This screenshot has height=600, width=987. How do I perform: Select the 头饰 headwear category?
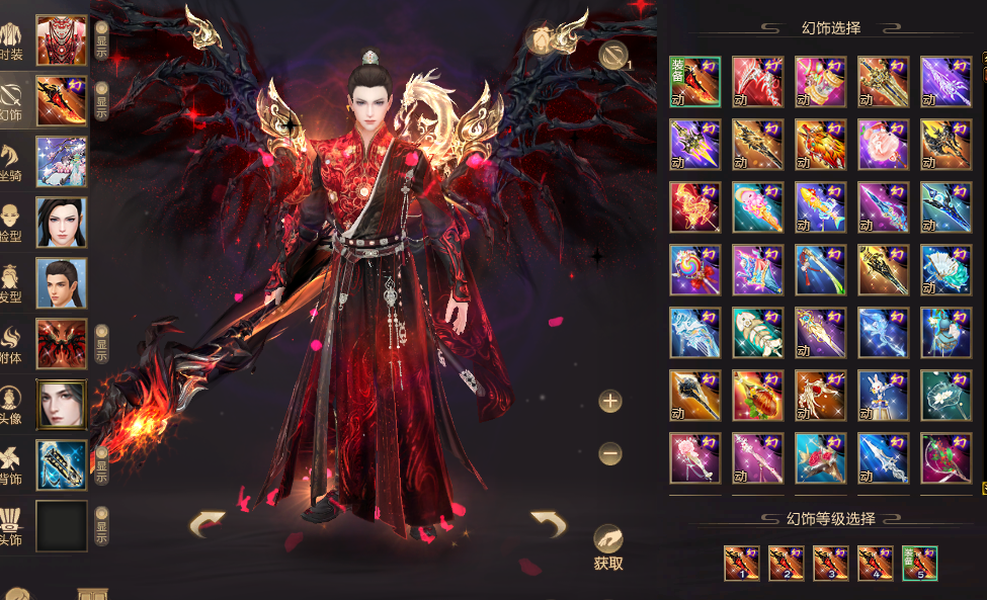tap(61, 526)
